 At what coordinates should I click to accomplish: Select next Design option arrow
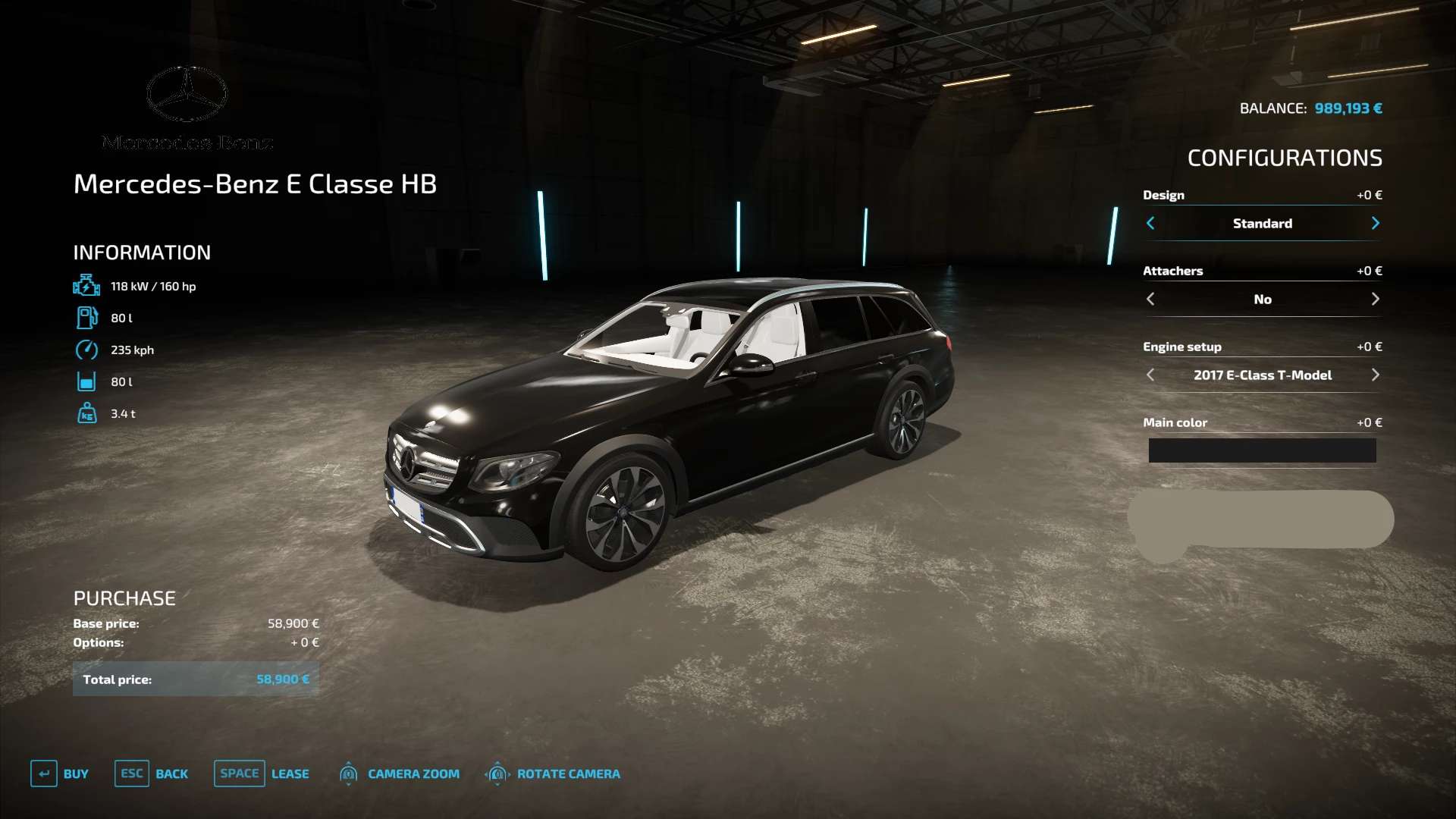[1375, 223]
